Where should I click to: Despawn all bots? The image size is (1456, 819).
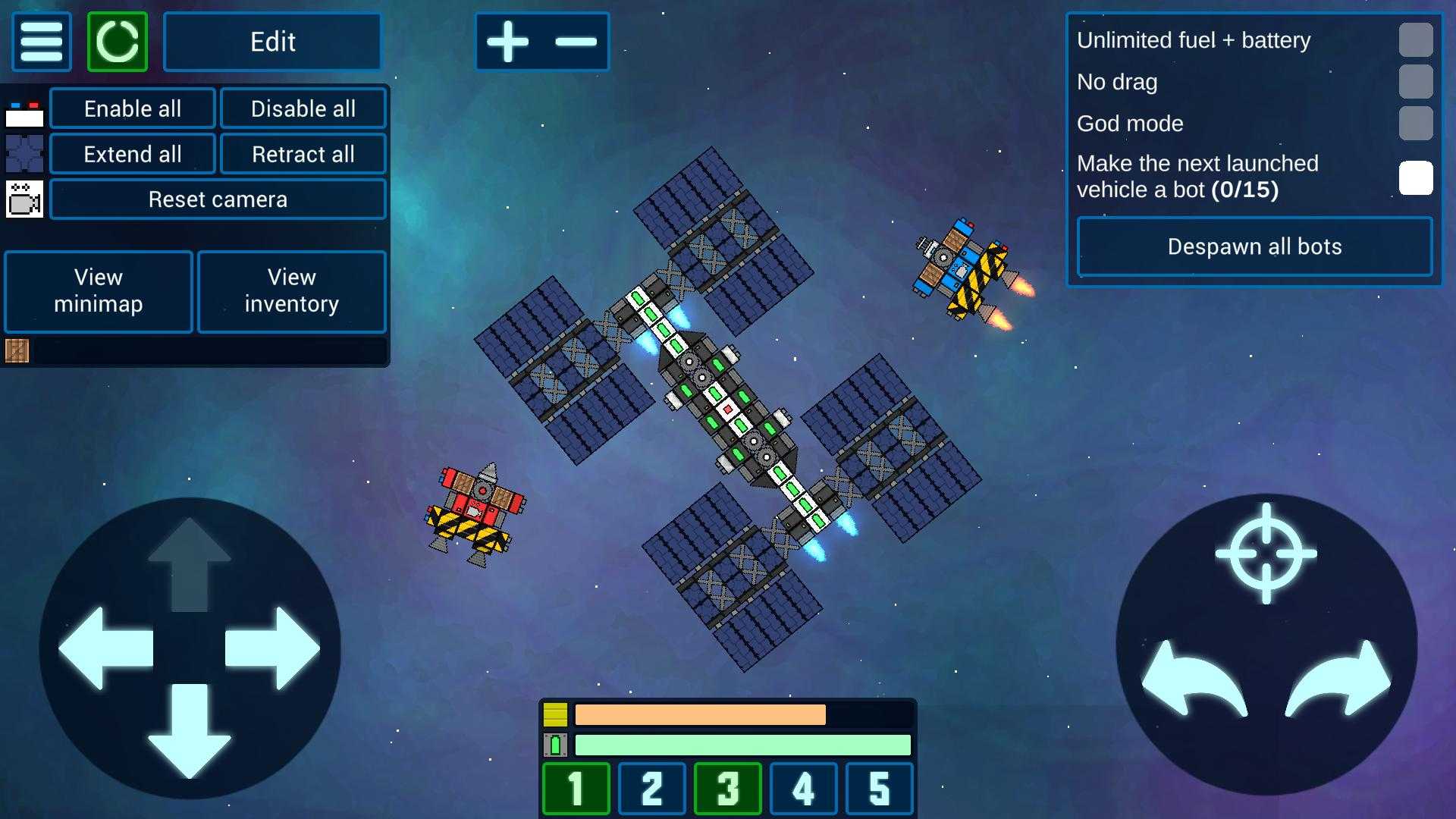tap(1254, 246)
